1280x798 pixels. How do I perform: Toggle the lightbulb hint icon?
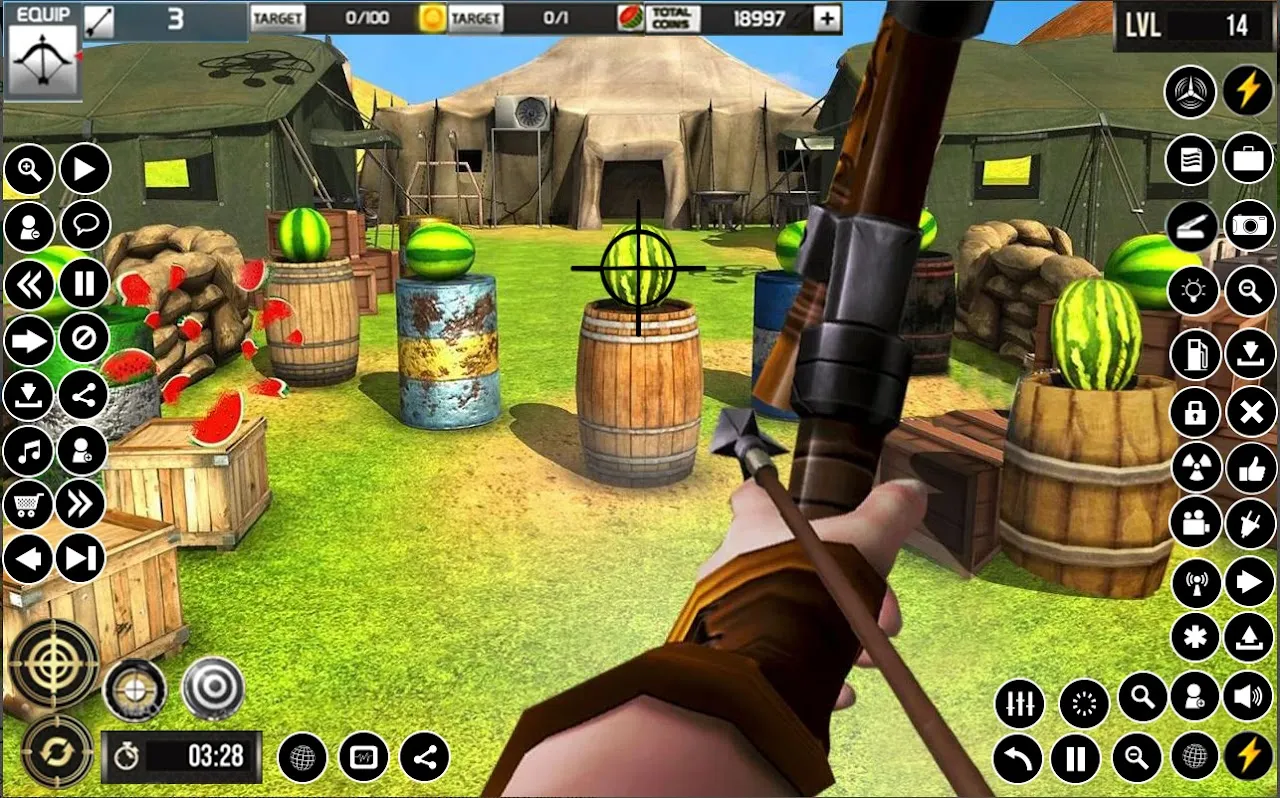pyautogui.click(x=1192, y=291)
